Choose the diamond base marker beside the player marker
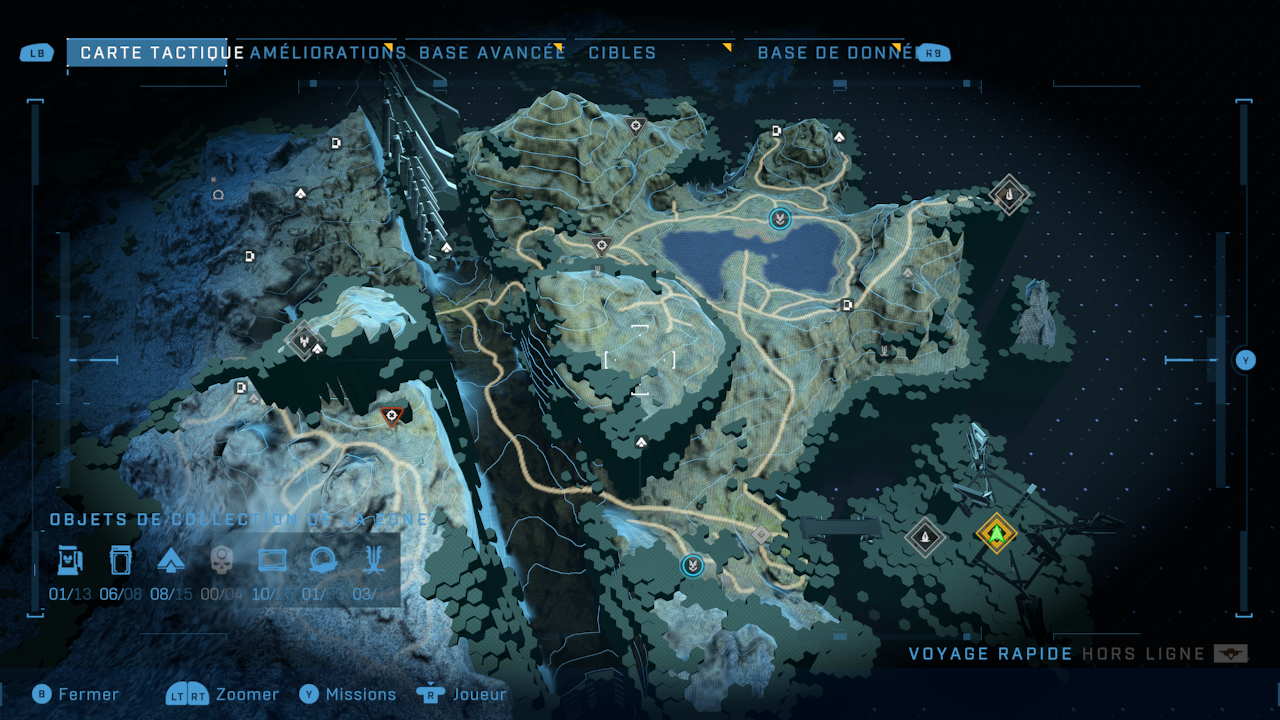The width and height of the screenshot is (1280, 720). point(925,537)
